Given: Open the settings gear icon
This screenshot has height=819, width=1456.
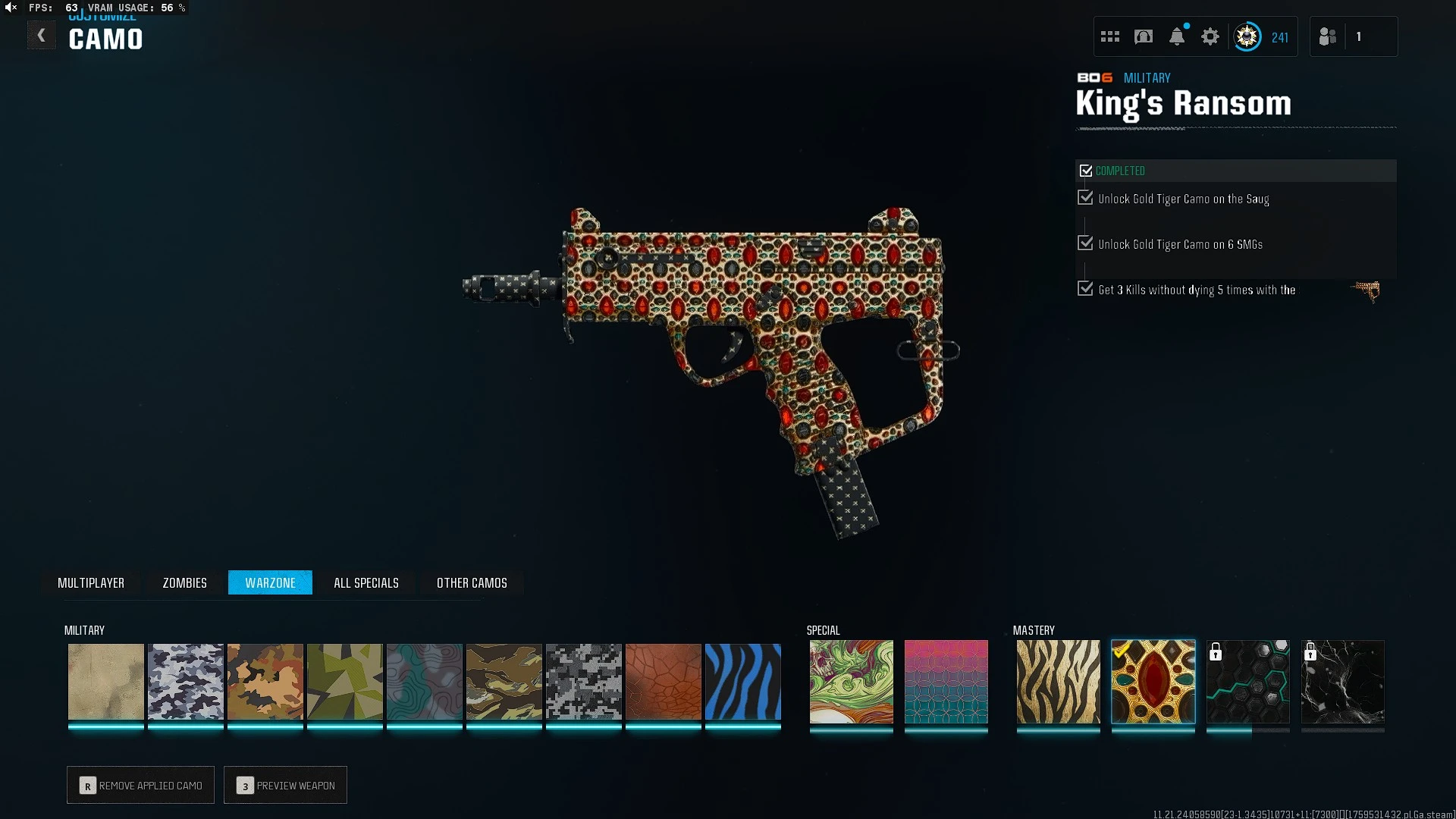Looking at the screenshot, I should pos(1210,36).
